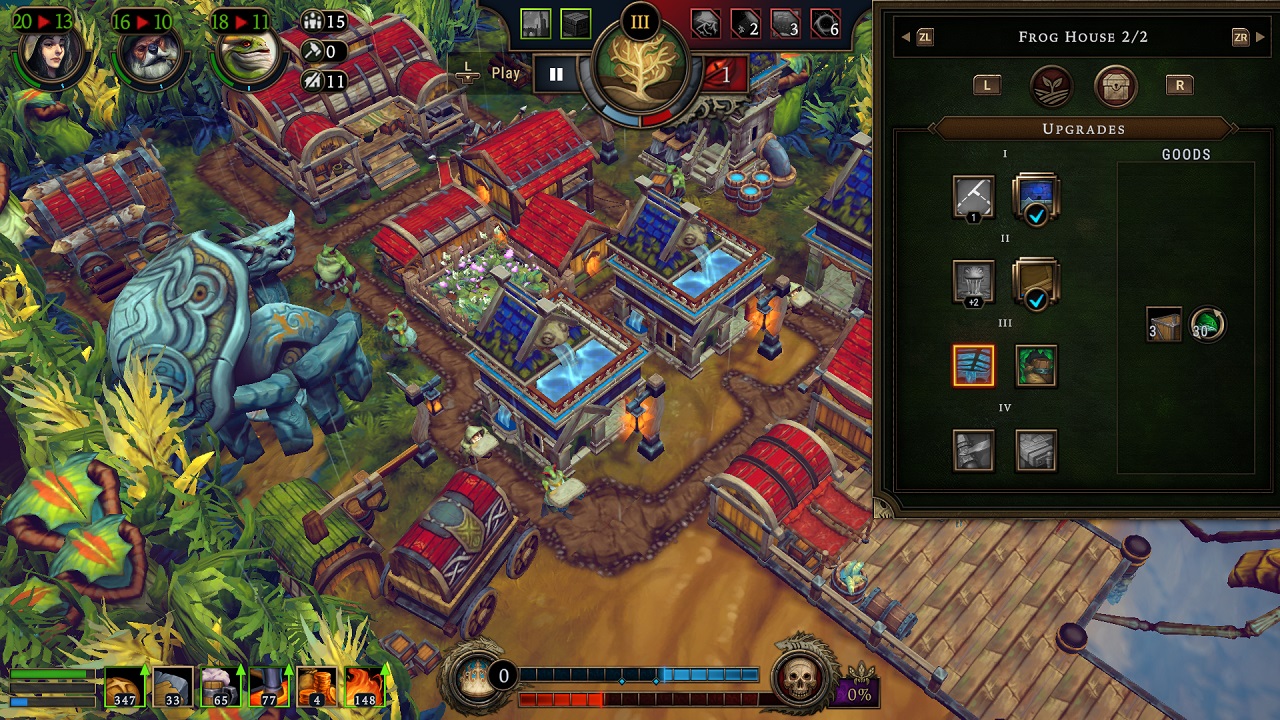
Task: Click the planks crate in the Goods panel
Action: coord(1162,325)
